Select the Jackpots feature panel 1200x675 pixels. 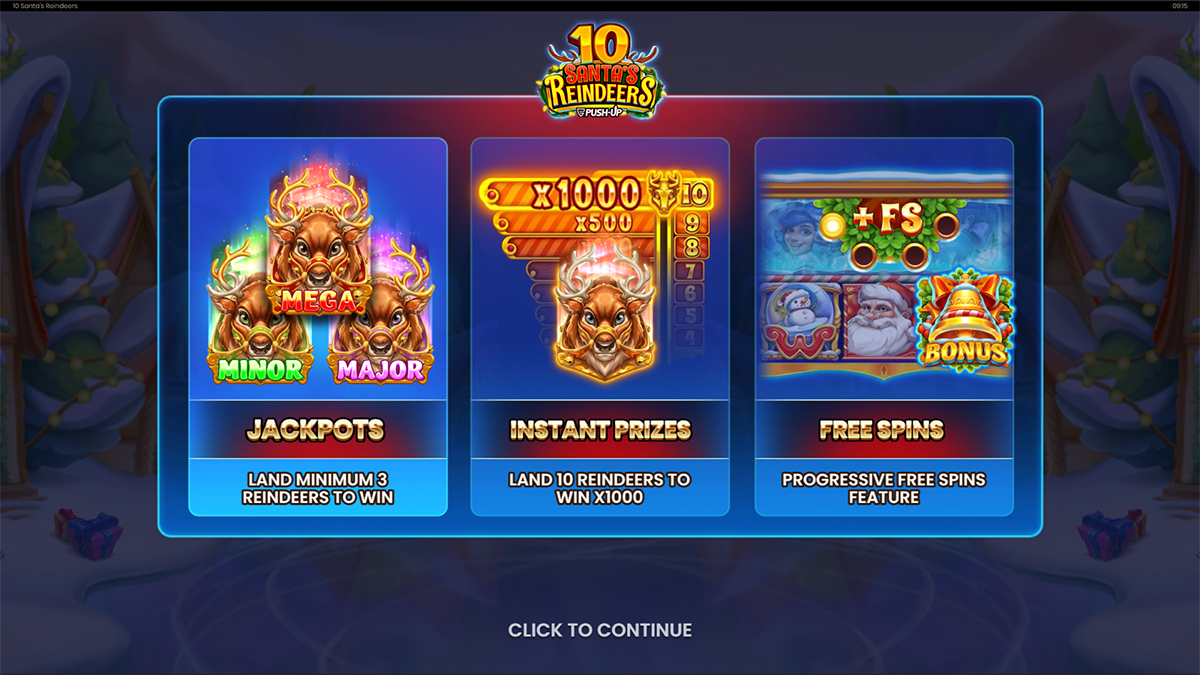click(317, 327)
